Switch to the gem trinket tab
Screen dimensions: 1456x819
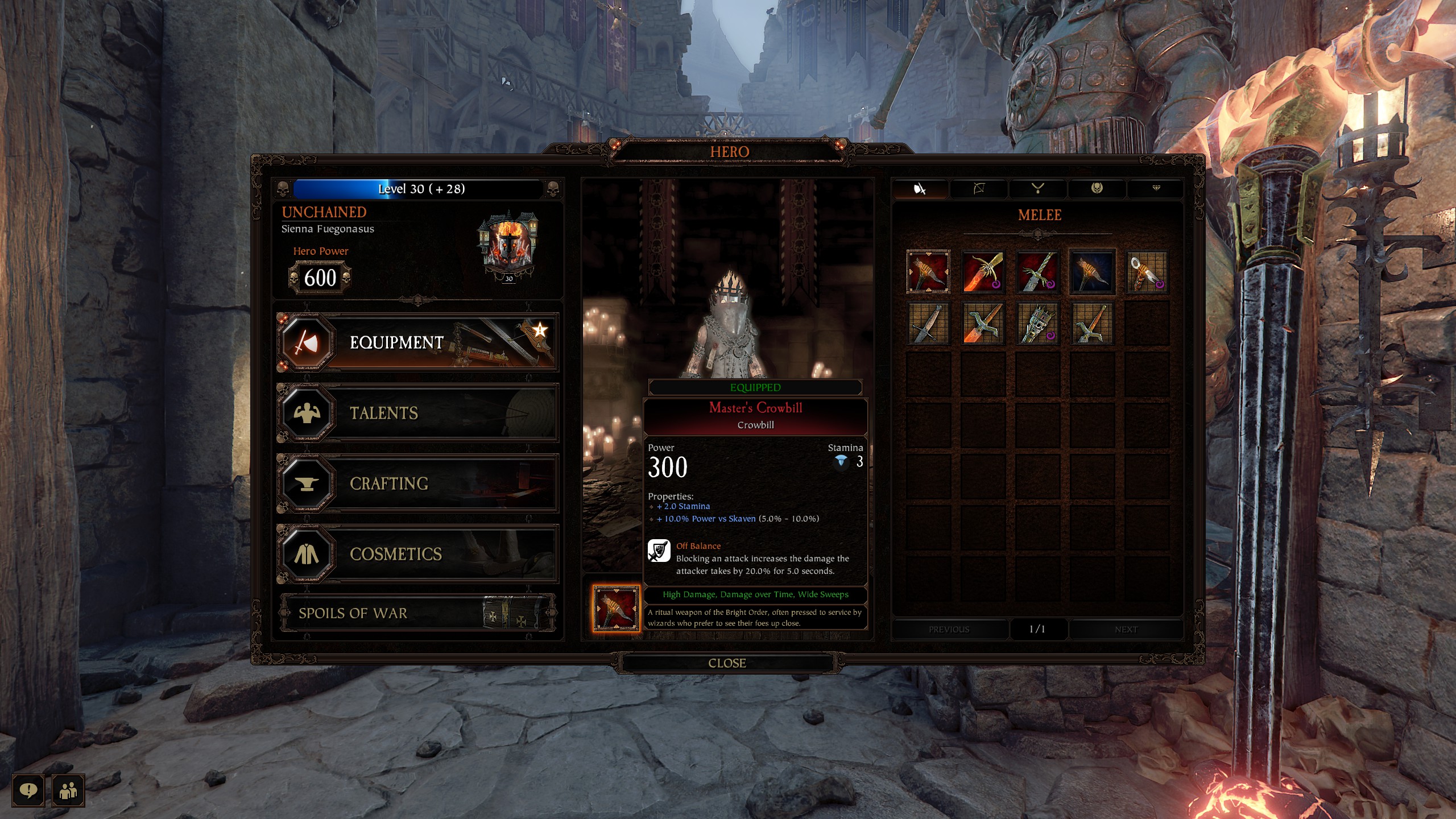pos(1156,189)
